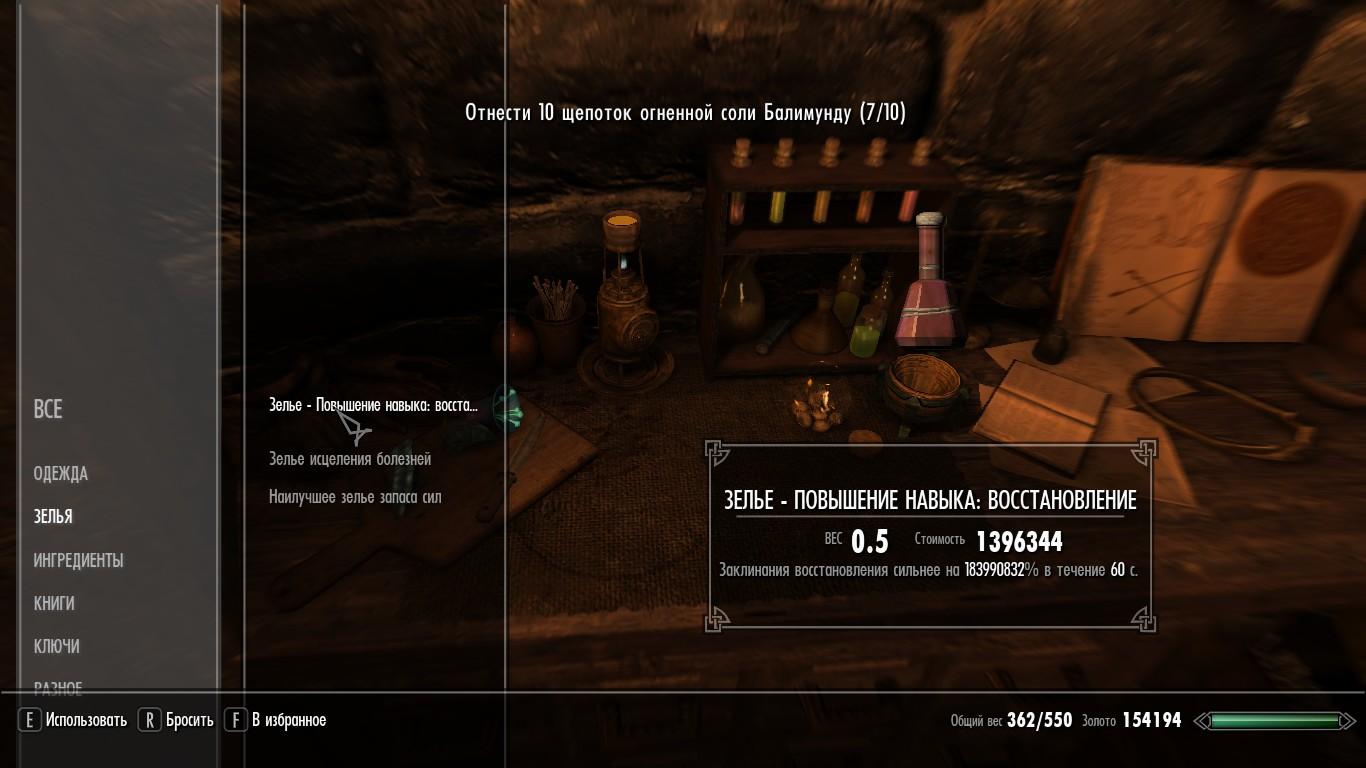Image resolution: width=1366 pixels, height=768 pixels.
Task: Select the ЗЕЛЬЯ potions category
Action: tap(53, 517)
